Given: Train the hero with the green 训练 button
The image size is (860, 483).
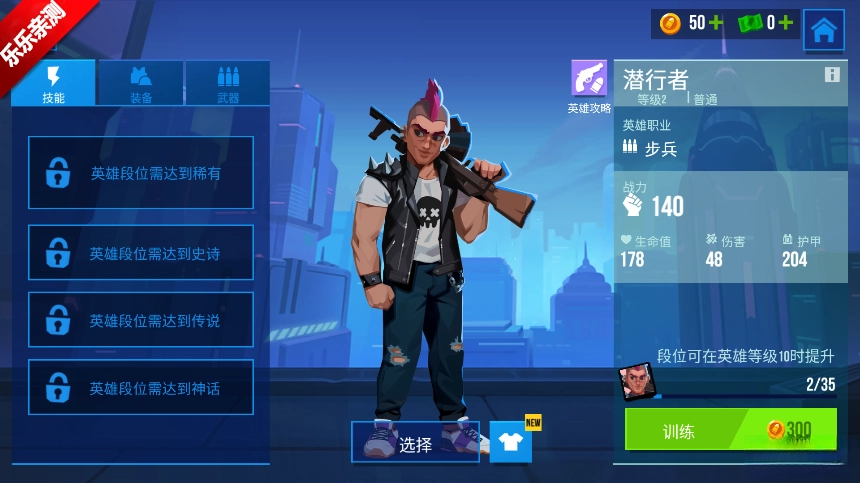Looking at the screenshot, I should [x=730, y=430].
